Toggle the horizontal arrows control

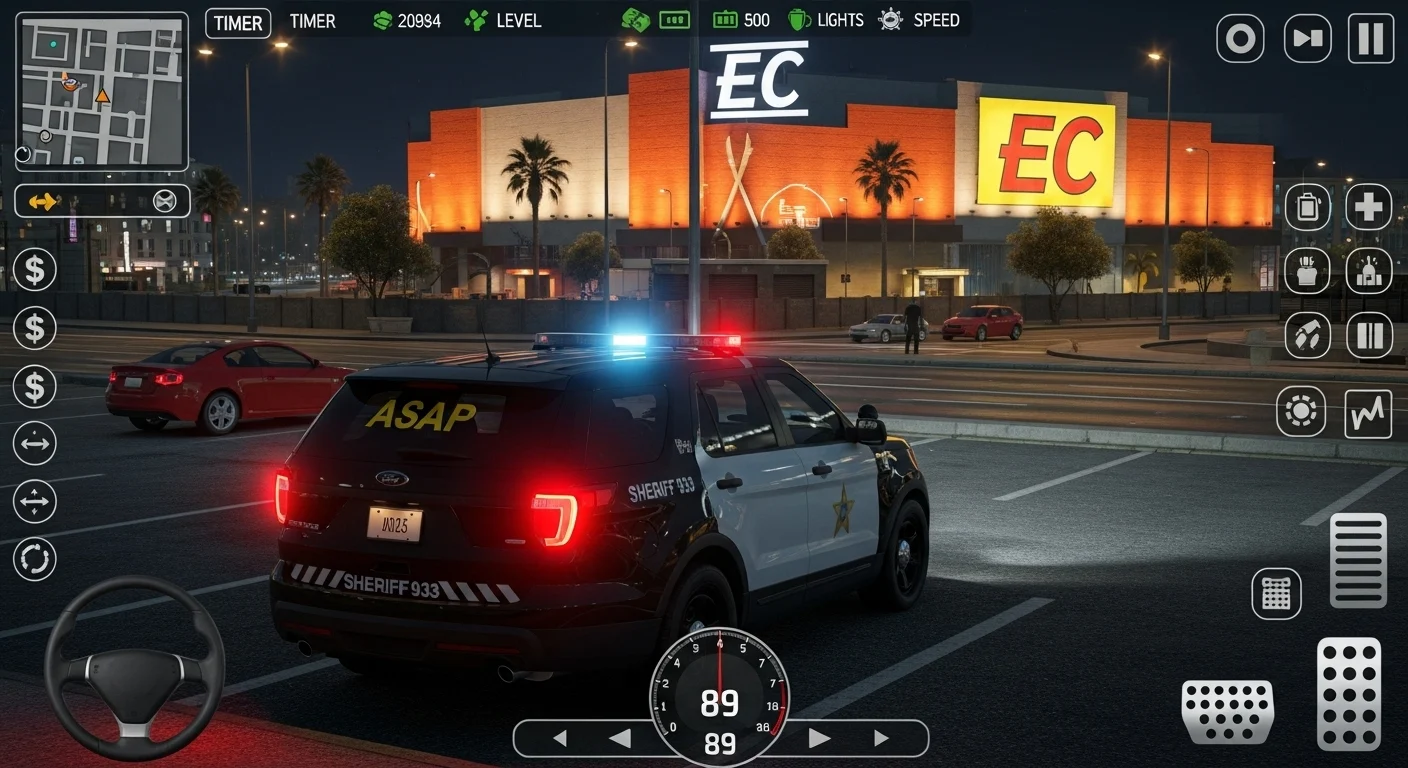35,443
